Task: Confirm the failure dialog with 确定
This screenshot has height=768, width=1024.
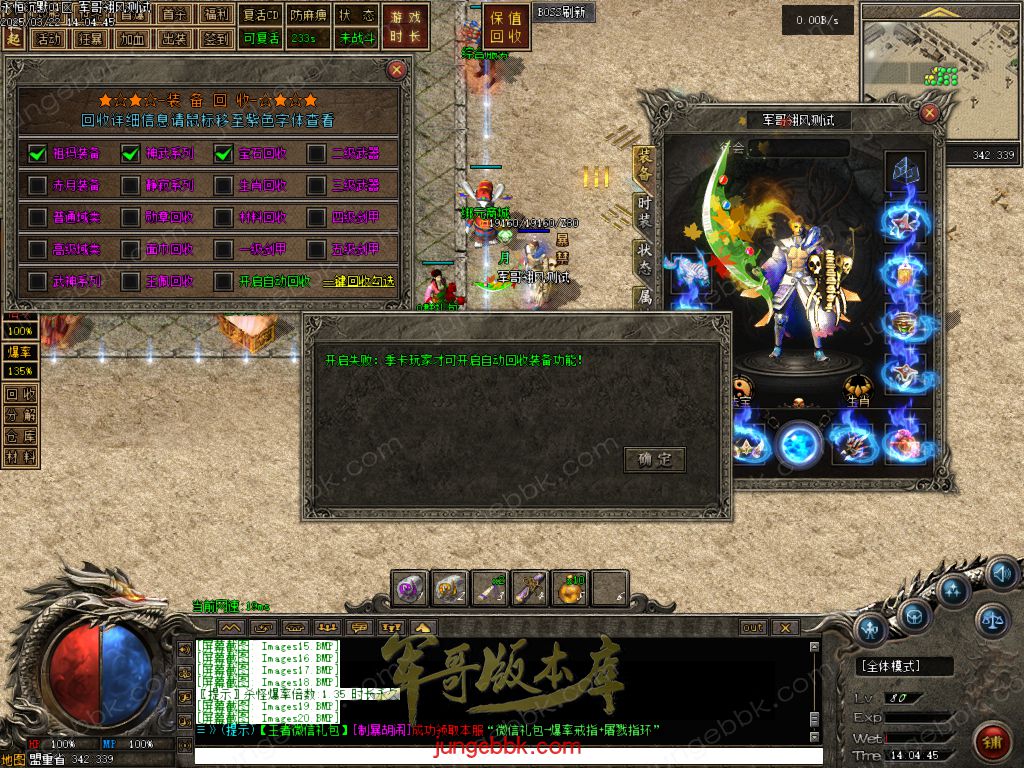Action: (655, 460)
